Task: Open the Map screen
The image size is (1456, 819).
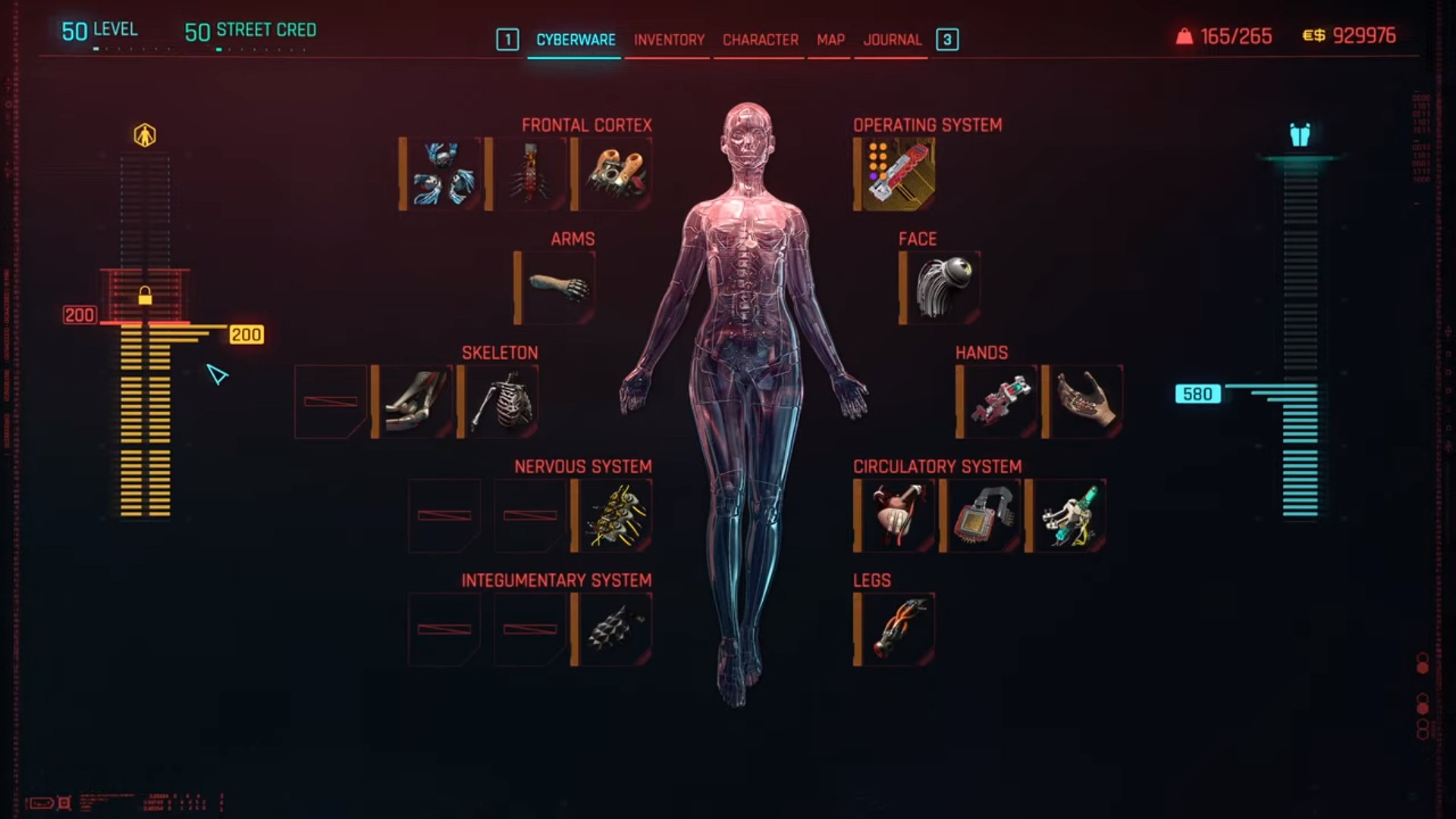Action: 829,39
